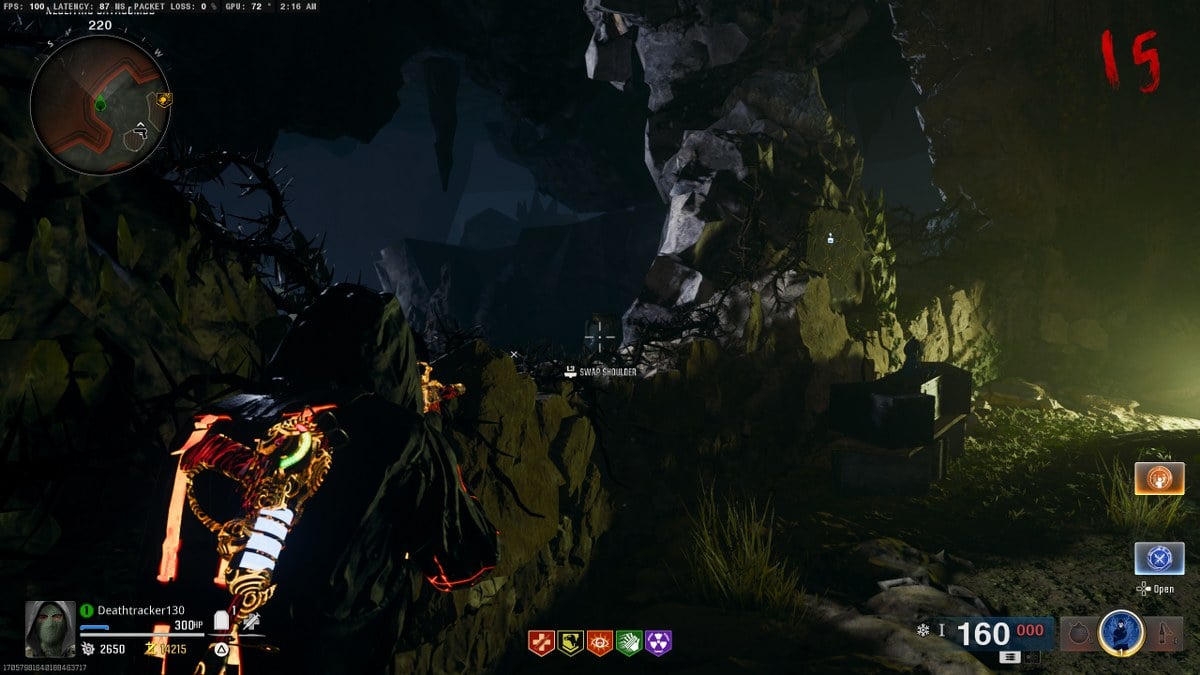
Task: Activate the green hand perk icon
Action: tap(629, 642)
